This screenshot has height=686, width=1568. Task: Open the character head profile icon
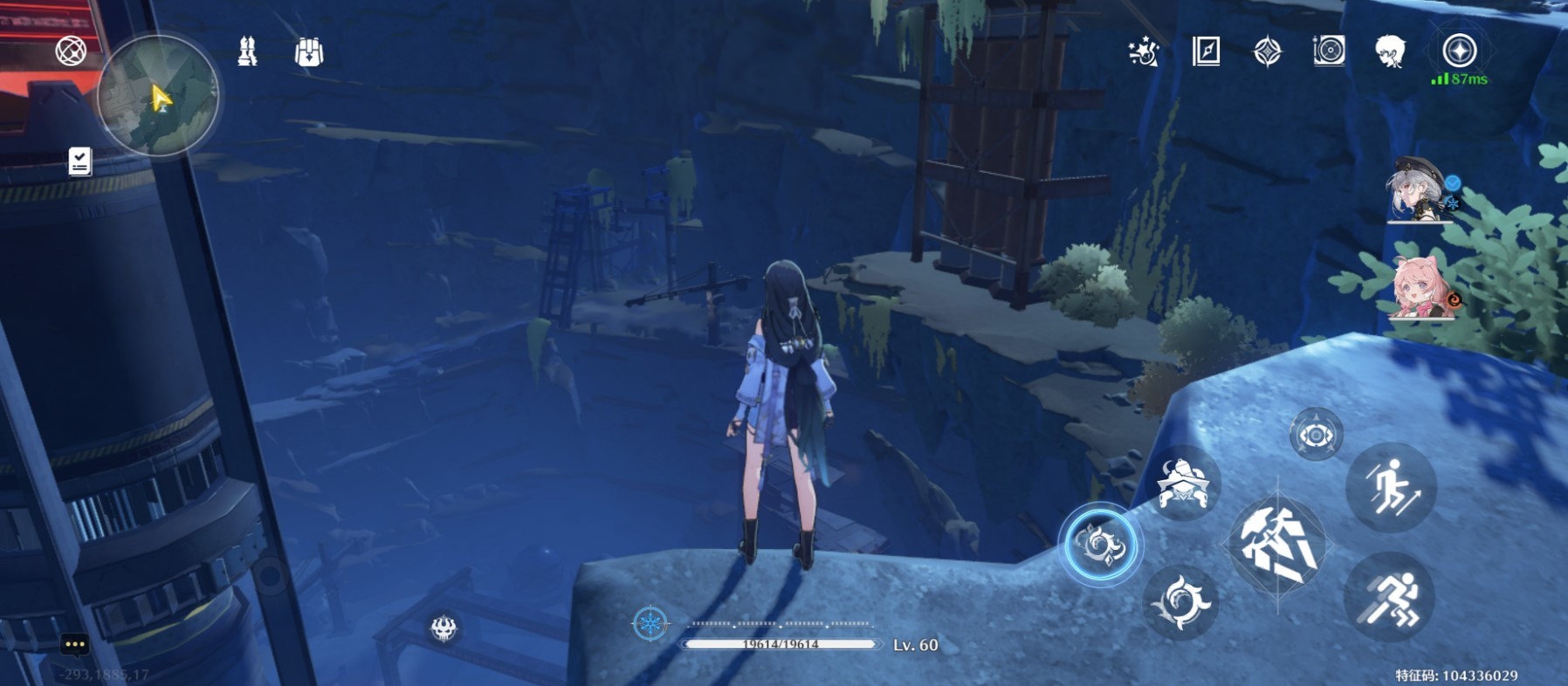pos(1389,51)
